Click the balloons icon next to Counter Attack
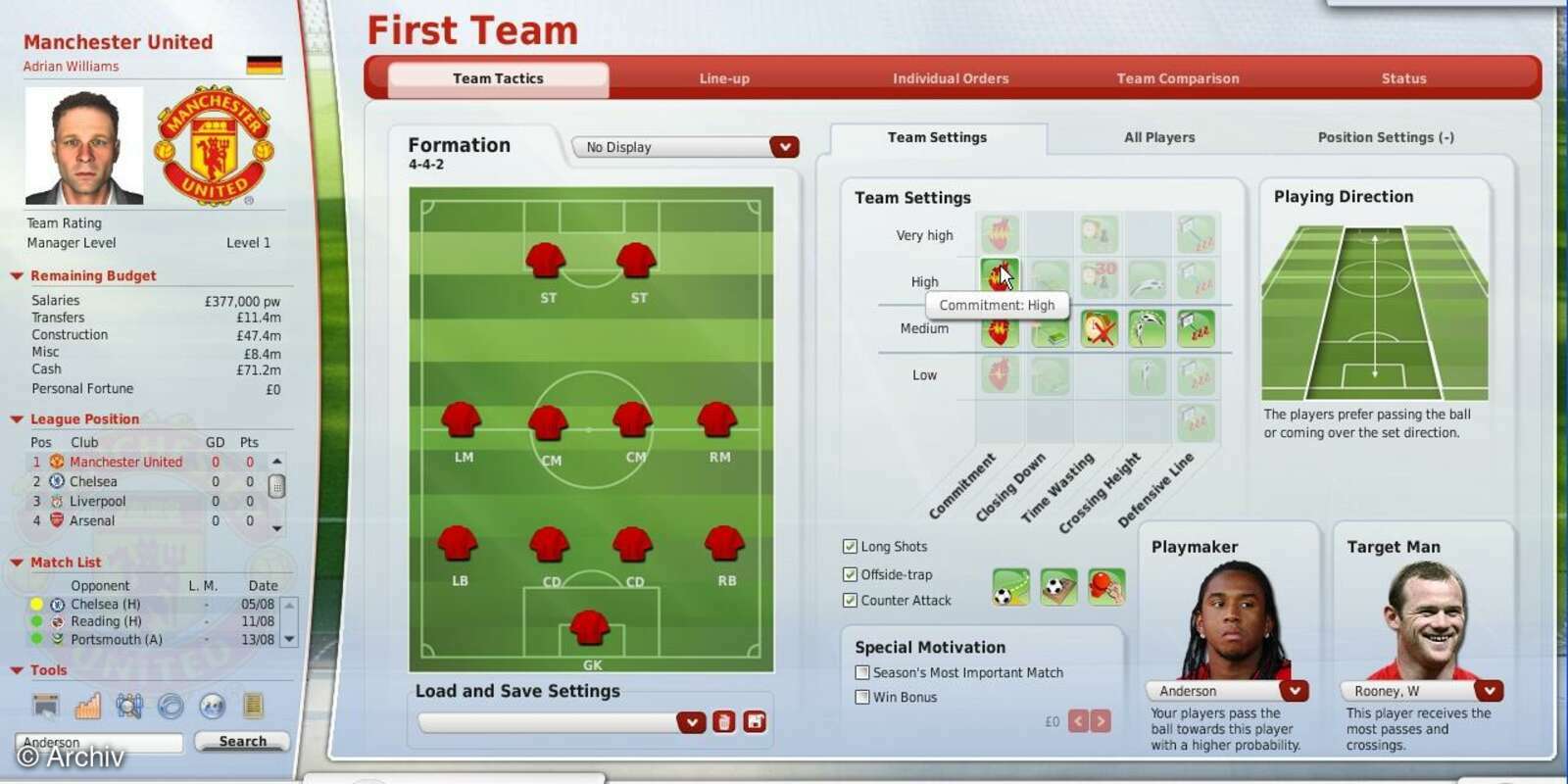This screenshot has height=784, width=1568. pyautogui.click(x=1107, y=586)
